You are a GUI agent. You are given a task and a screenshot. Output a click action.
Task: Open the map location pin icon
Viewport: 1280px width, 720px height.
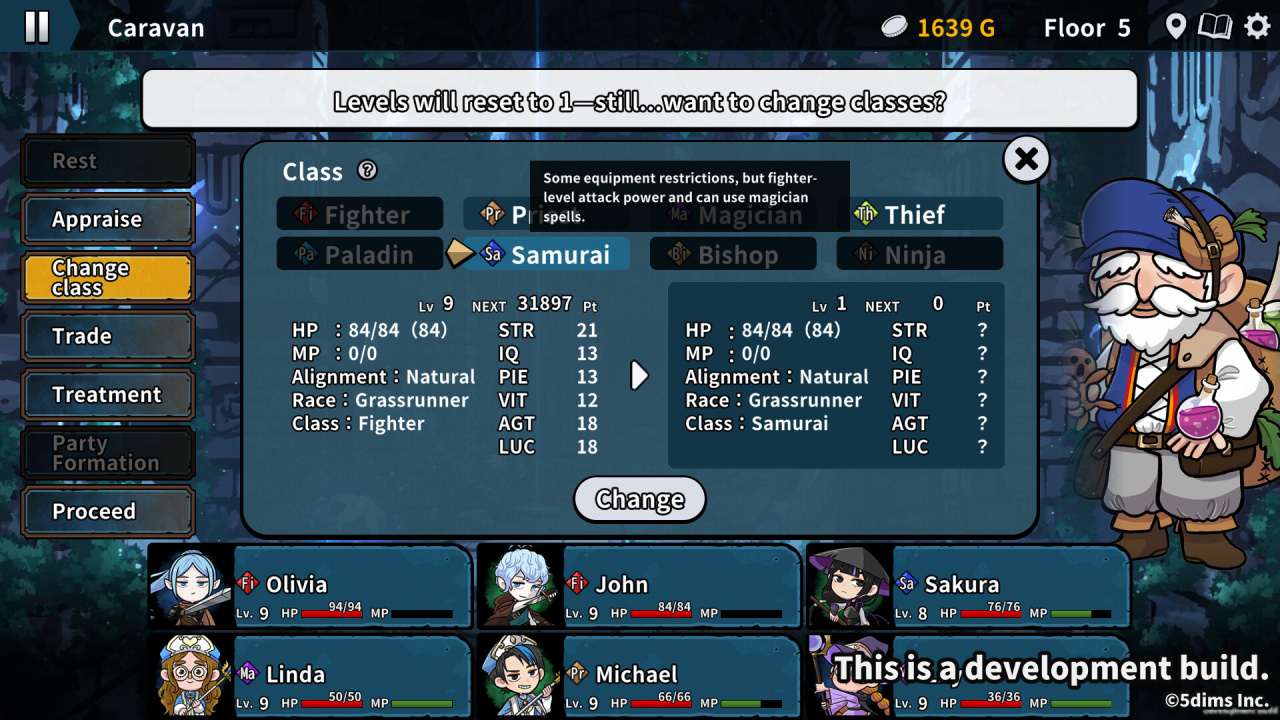click(1176, 27)
